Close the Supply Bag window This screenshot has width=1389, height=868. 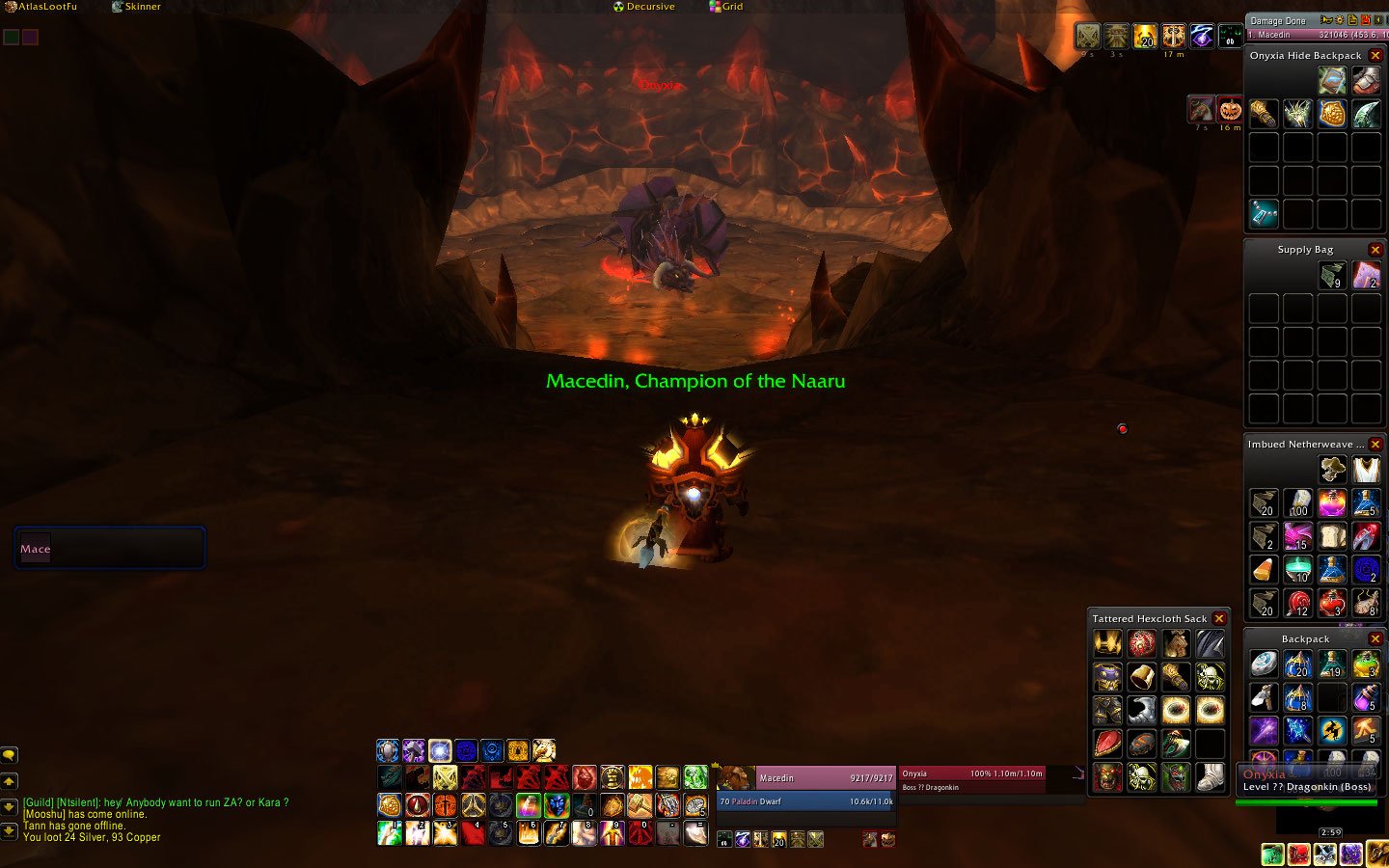1375,250
